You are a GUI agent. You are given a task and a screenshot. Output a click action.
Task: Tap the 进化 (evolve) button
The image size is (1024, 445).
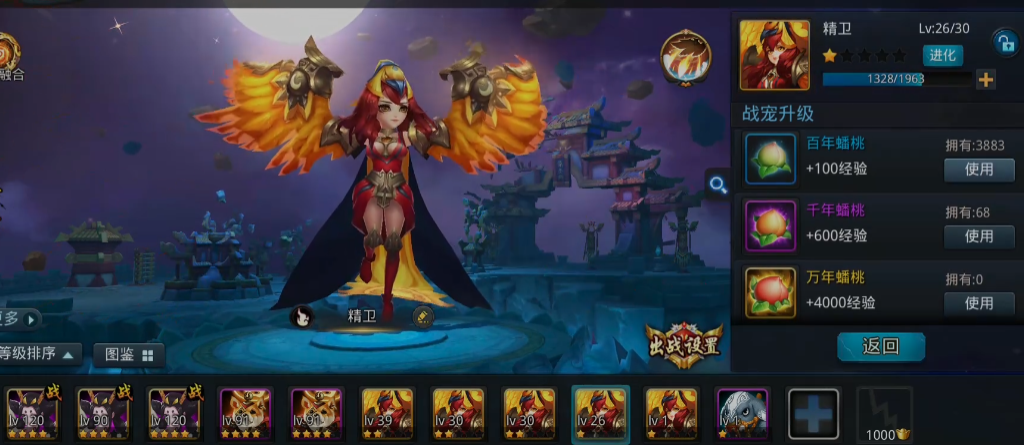[943, 55]
